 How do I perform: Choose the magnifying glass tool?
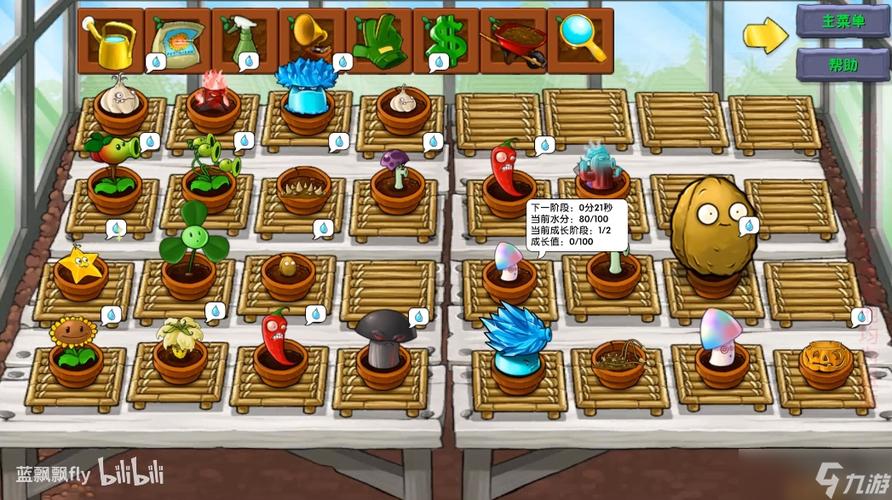[x=579, y=40]
